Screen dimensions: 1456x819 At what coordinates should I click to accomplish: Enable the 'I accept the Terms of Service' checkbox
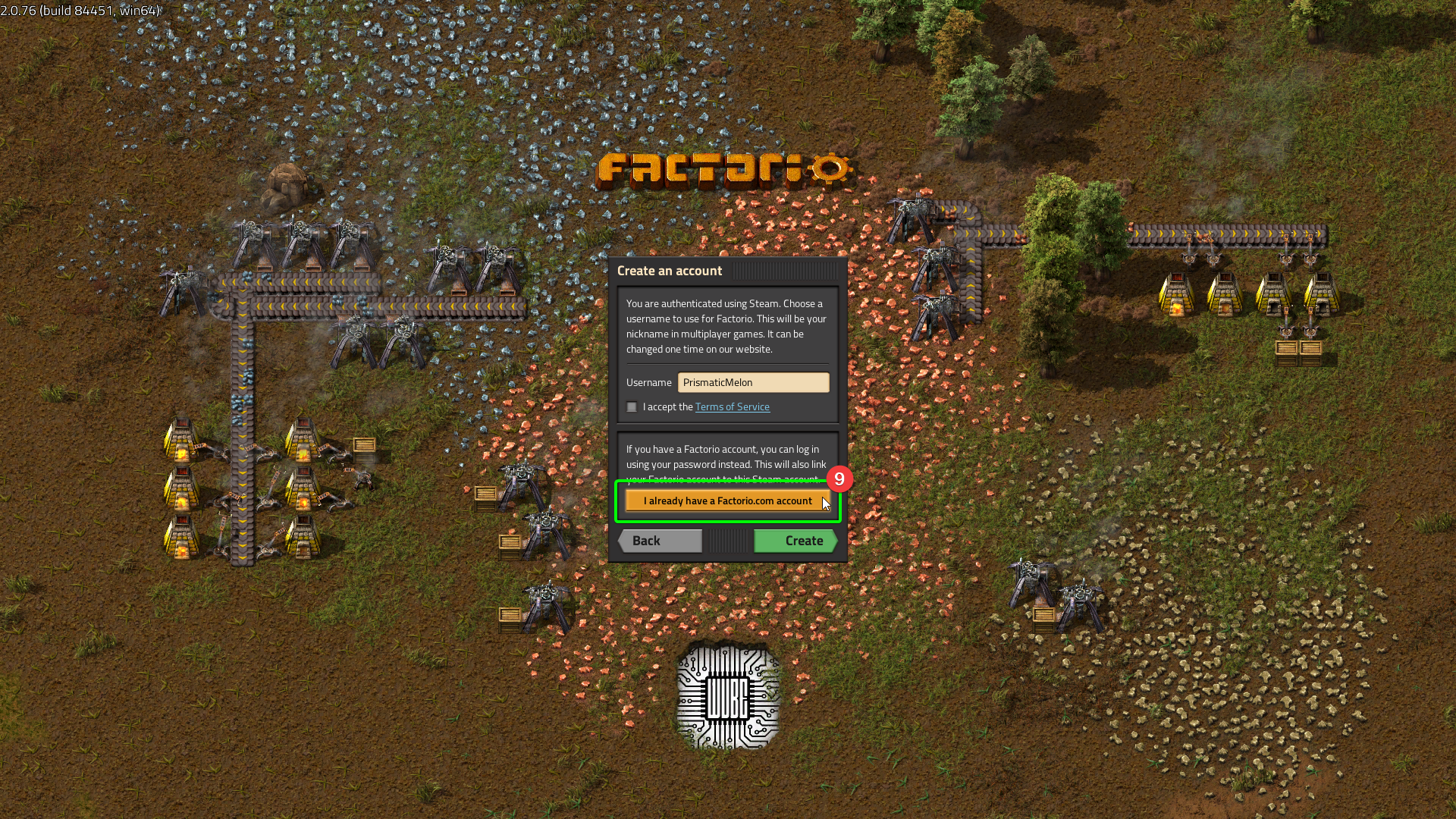pyautogui.click(x=632, y=406)
